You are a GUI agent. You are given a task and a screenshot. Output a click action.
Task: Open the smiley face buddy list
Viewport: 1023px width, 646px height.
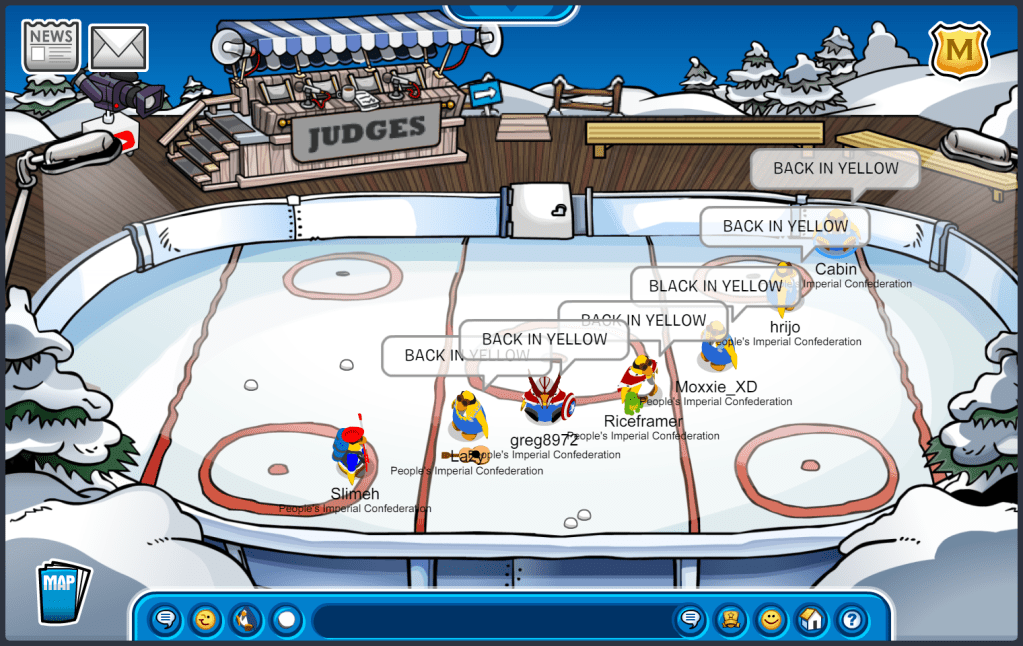pyautogui.click(x=770, y=620)
